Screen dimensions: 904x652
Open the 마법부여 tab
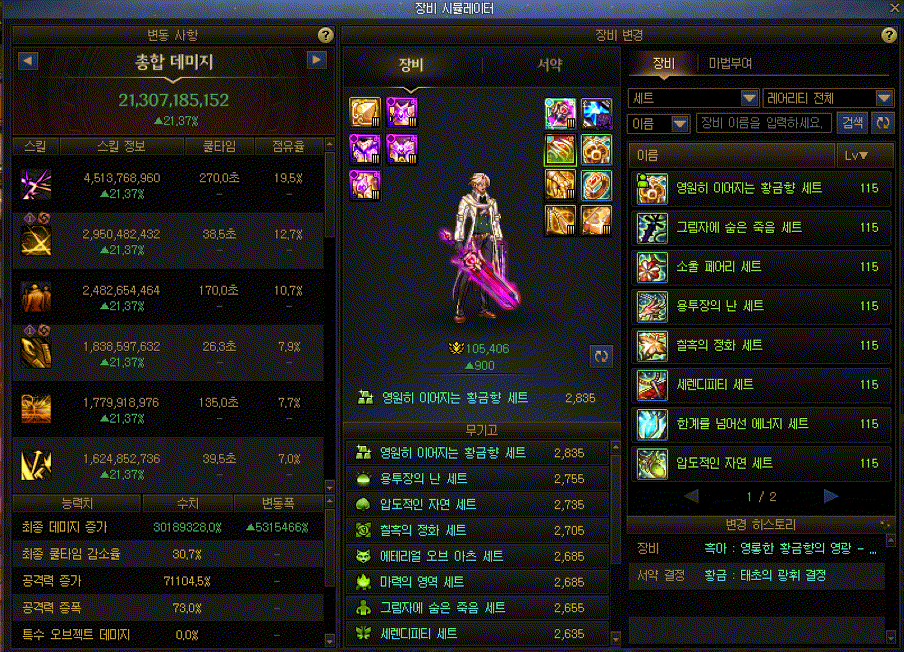point(730,63)
